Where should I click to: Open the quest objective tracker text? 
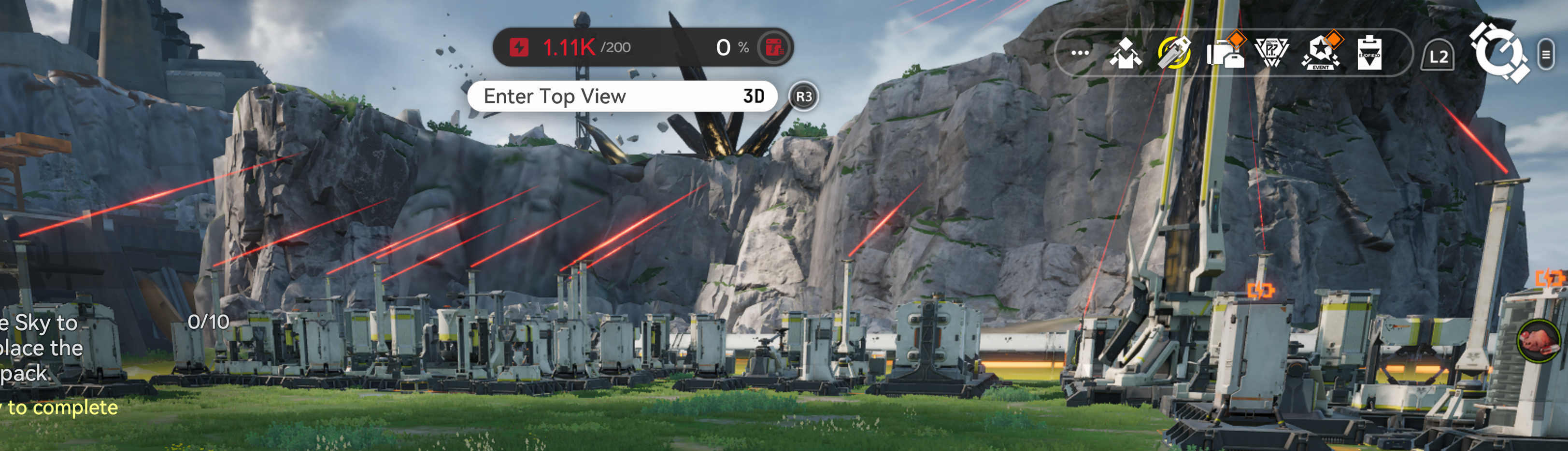click(x=43, y=348)
